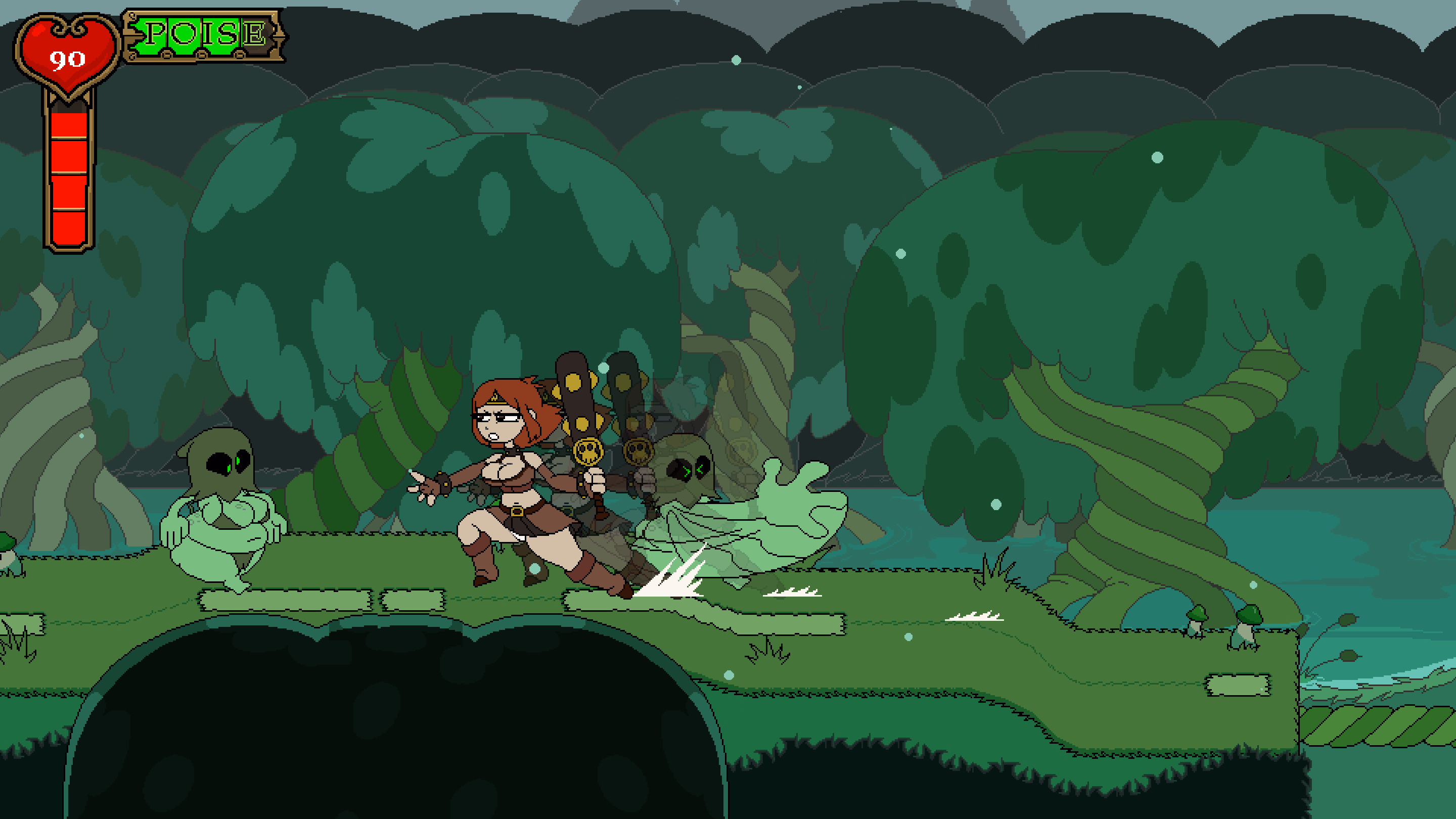
Task: Toggle the POISE banner display
Action: point(201,34)
